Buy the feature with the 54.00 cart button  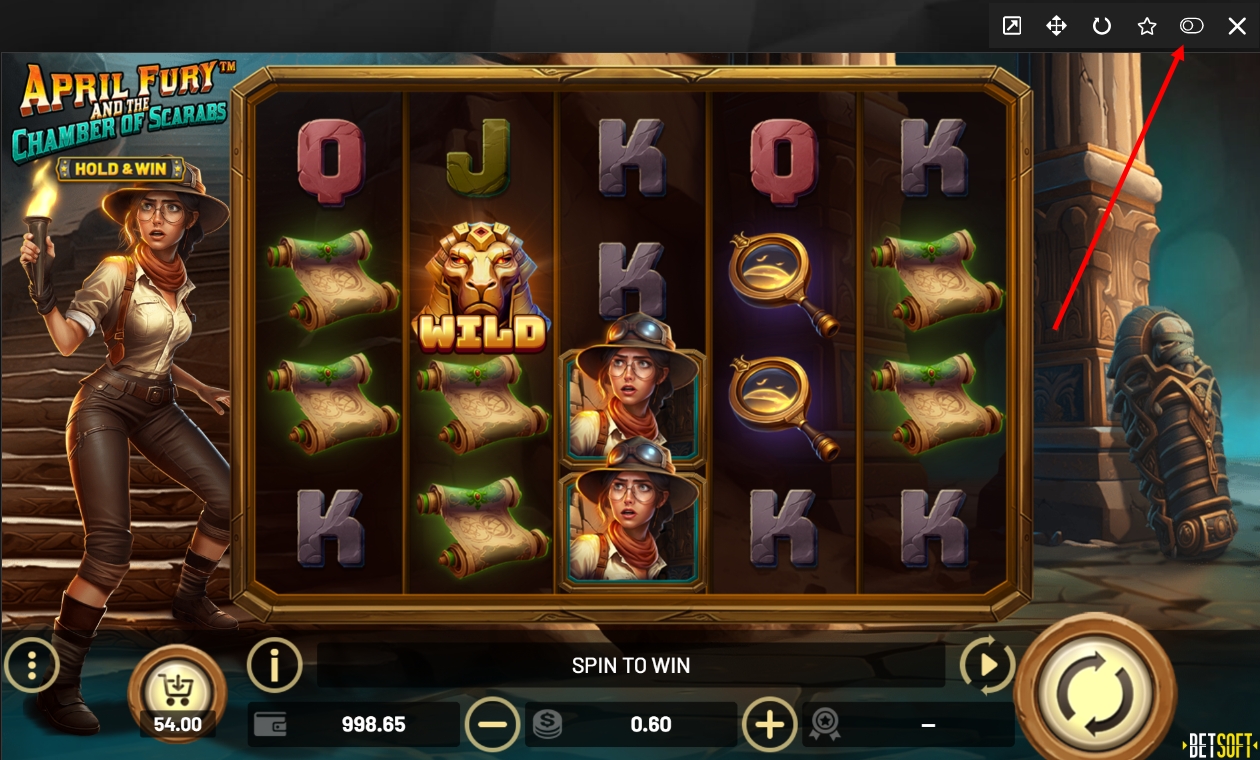pos(178,692)
